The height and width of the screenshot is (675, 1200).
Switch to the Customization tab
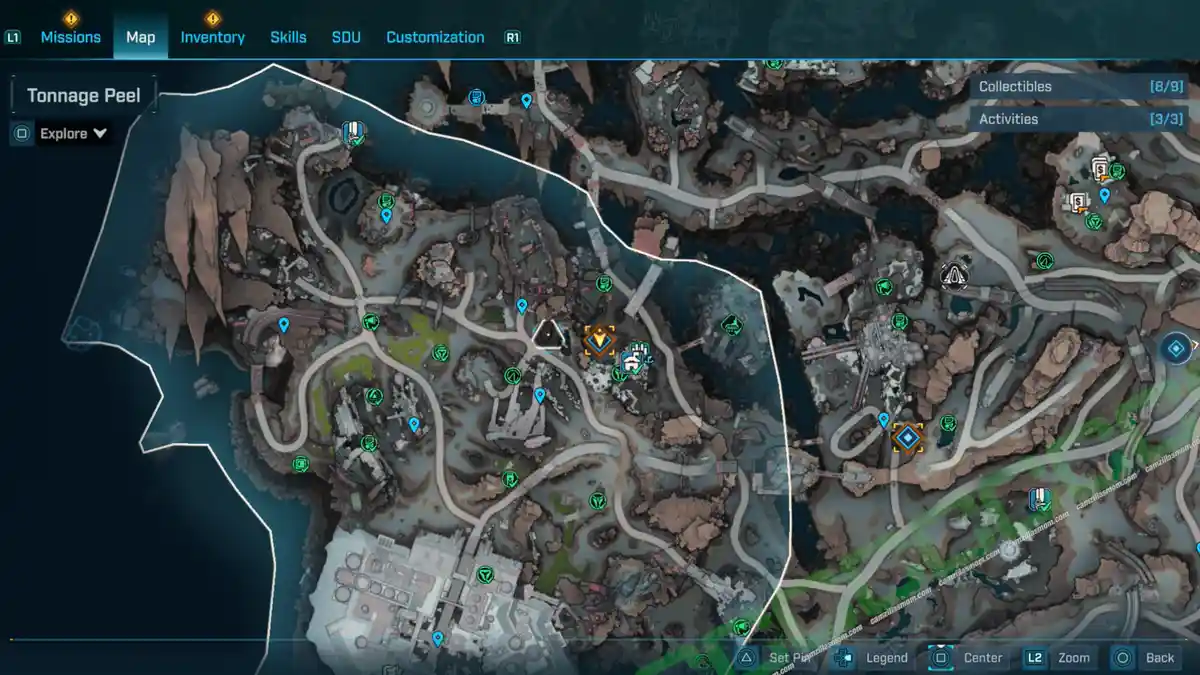pos(435,37)
